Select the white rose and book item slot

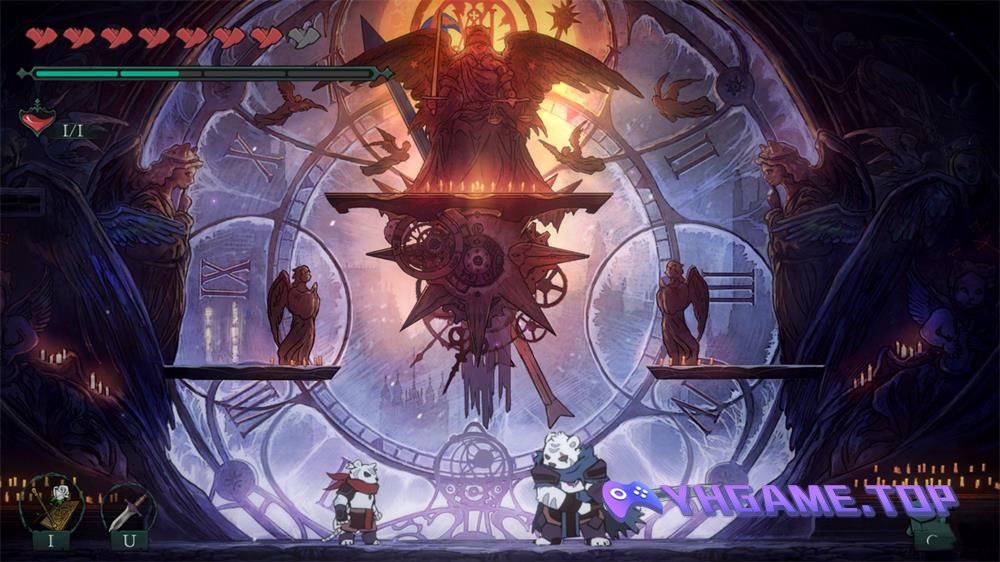pos(50,506)
